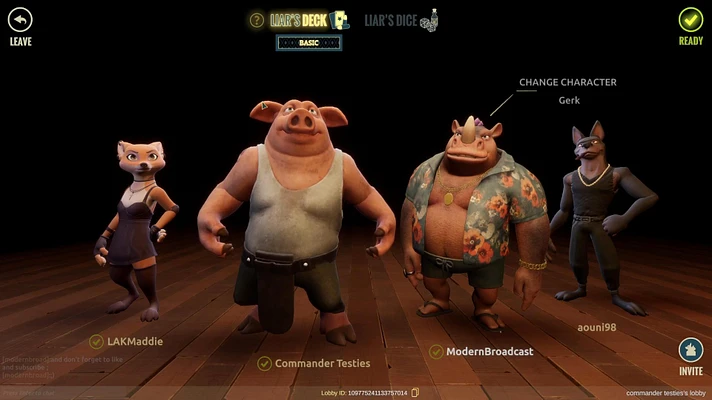Screen dimensions: 712x400
Task: Select player aouni98's name label
Action: coord(599,326)
